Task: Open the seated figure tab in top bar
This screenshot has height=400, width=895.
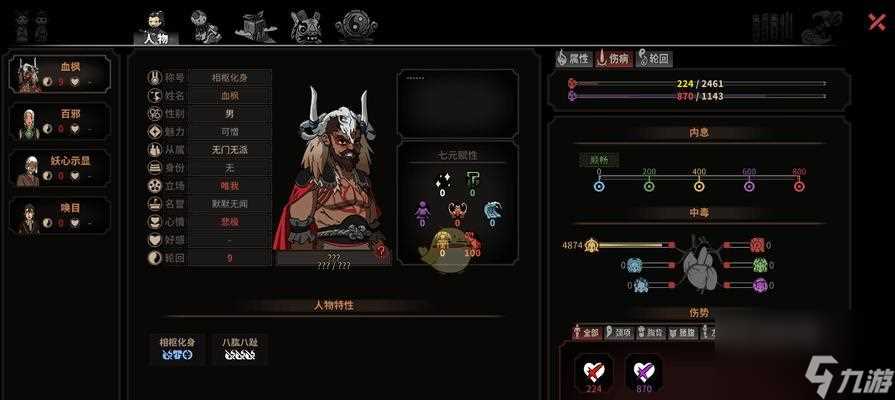Action: pos(206,26)
